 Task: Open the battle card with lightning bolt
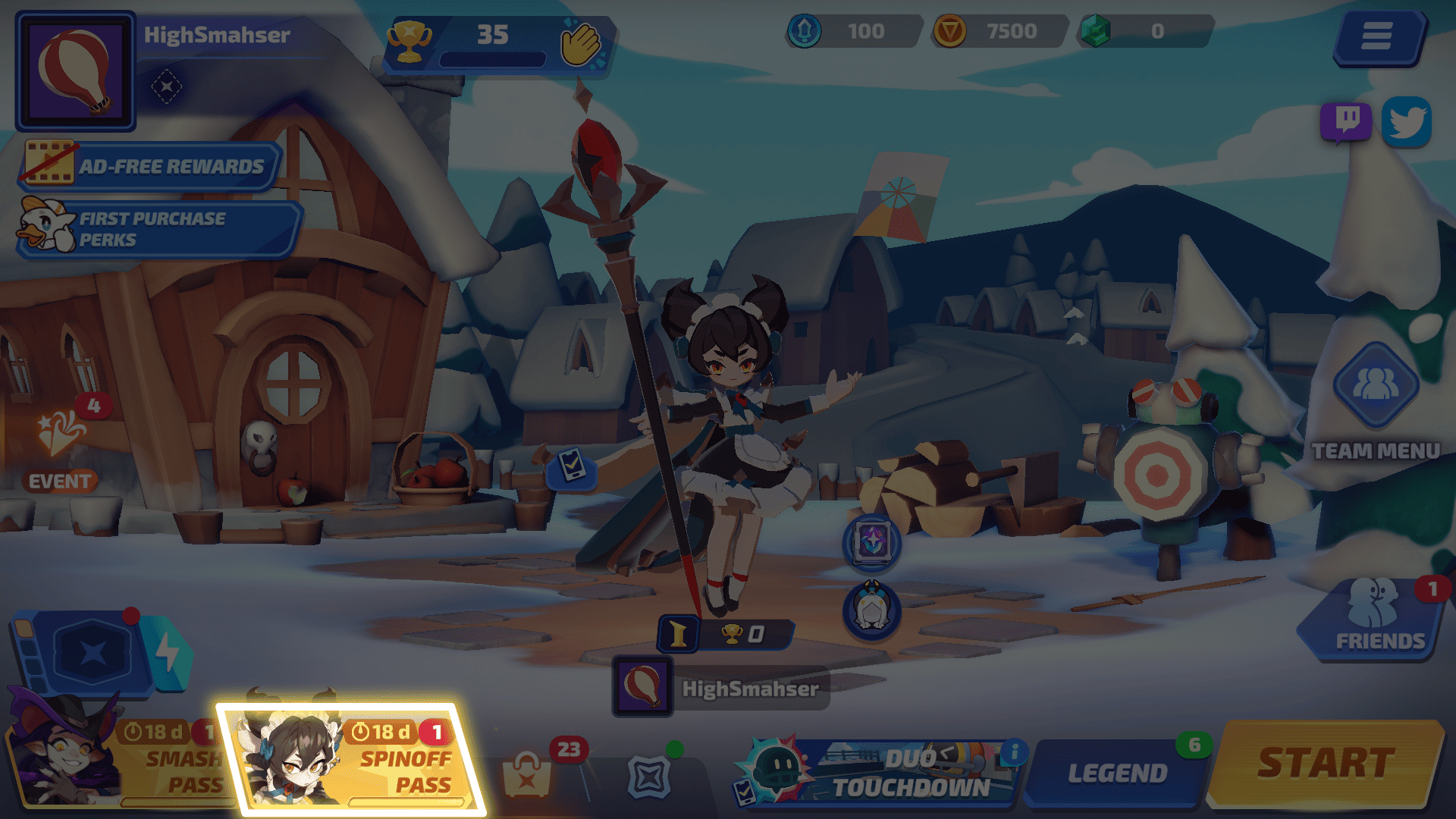click(x=99, y=652)
